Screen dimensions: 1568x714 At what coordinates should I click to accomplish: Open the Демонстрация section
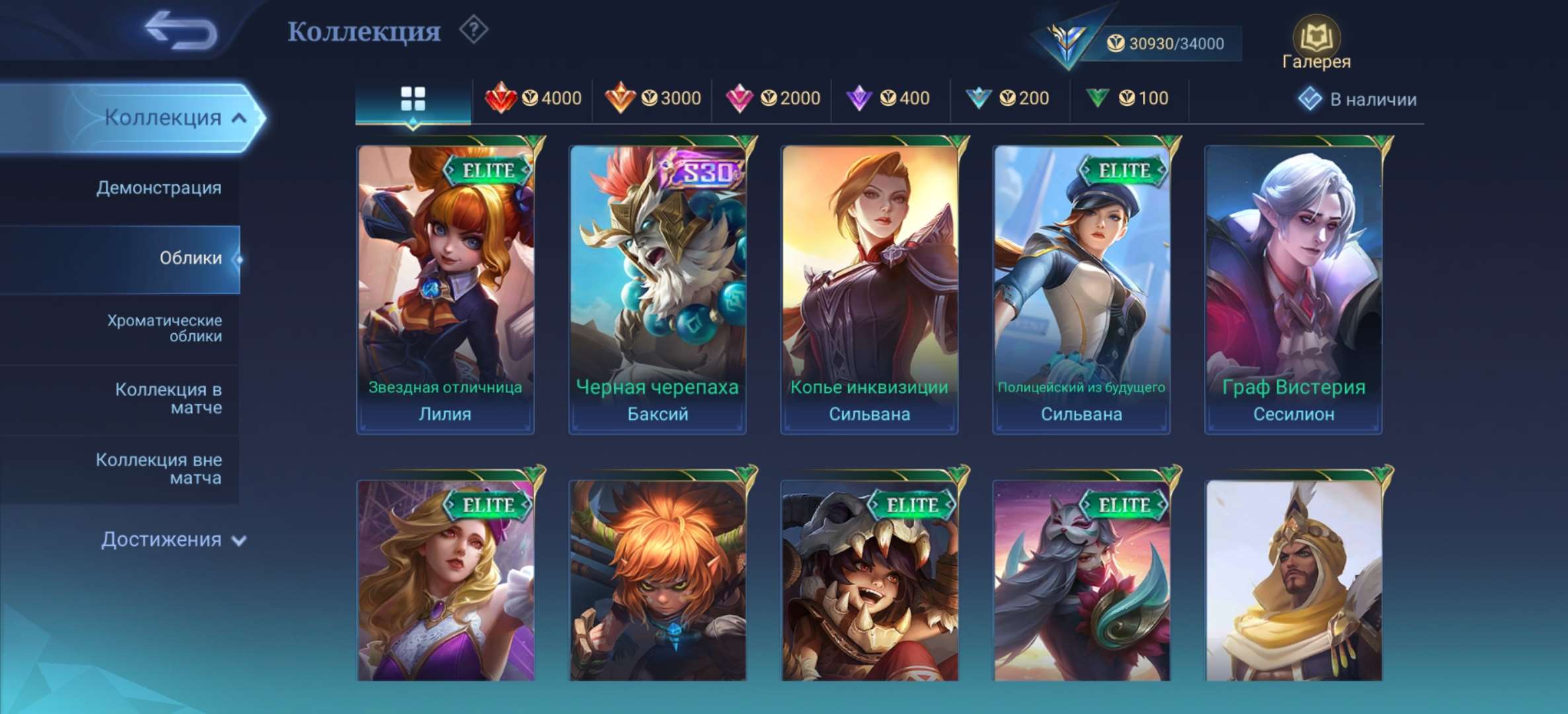(x=157, y=188)
